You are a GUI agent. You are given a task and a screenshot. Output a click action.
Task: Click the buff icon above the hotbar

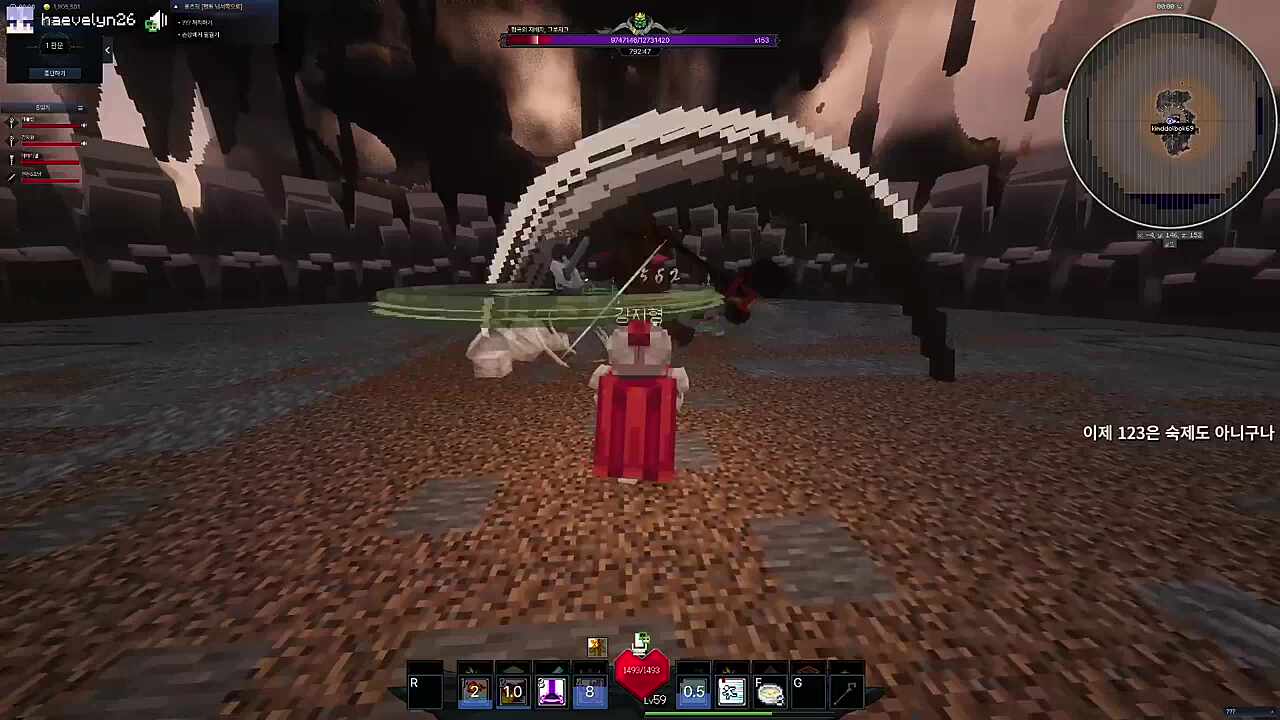click(597, 647)
